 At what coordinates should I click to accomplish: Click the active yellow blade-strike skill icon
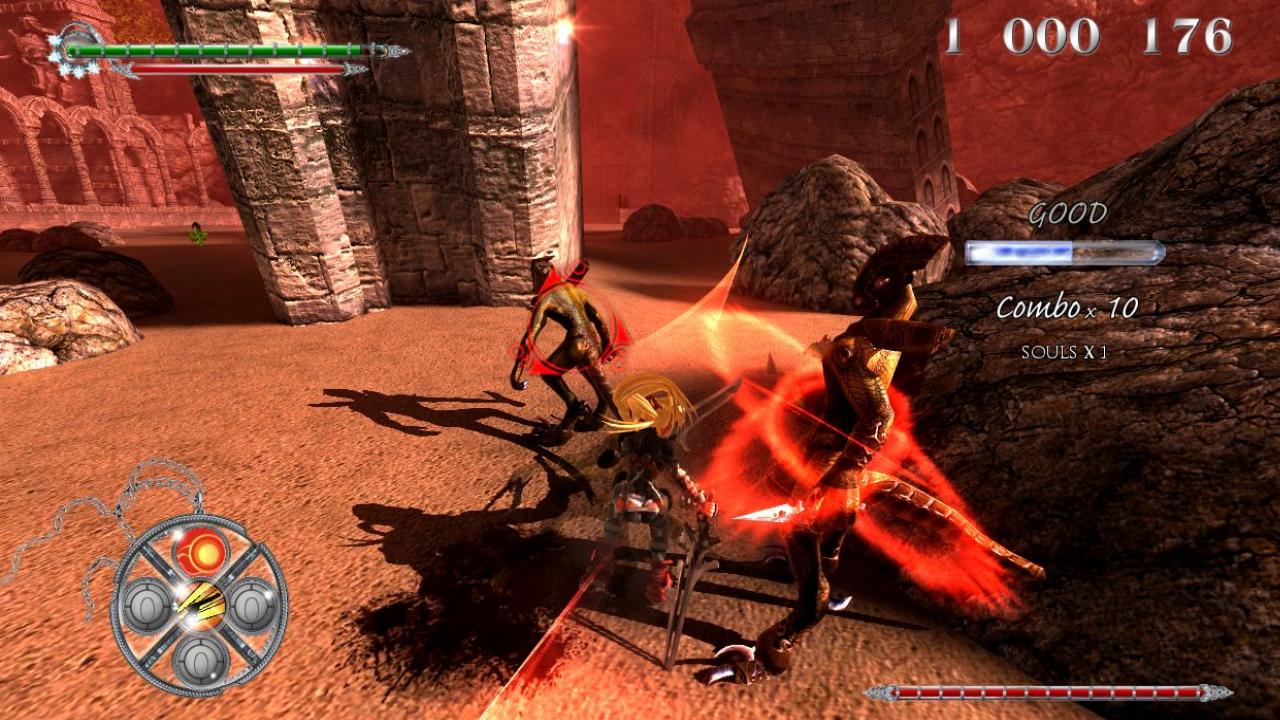pos(201,603)
